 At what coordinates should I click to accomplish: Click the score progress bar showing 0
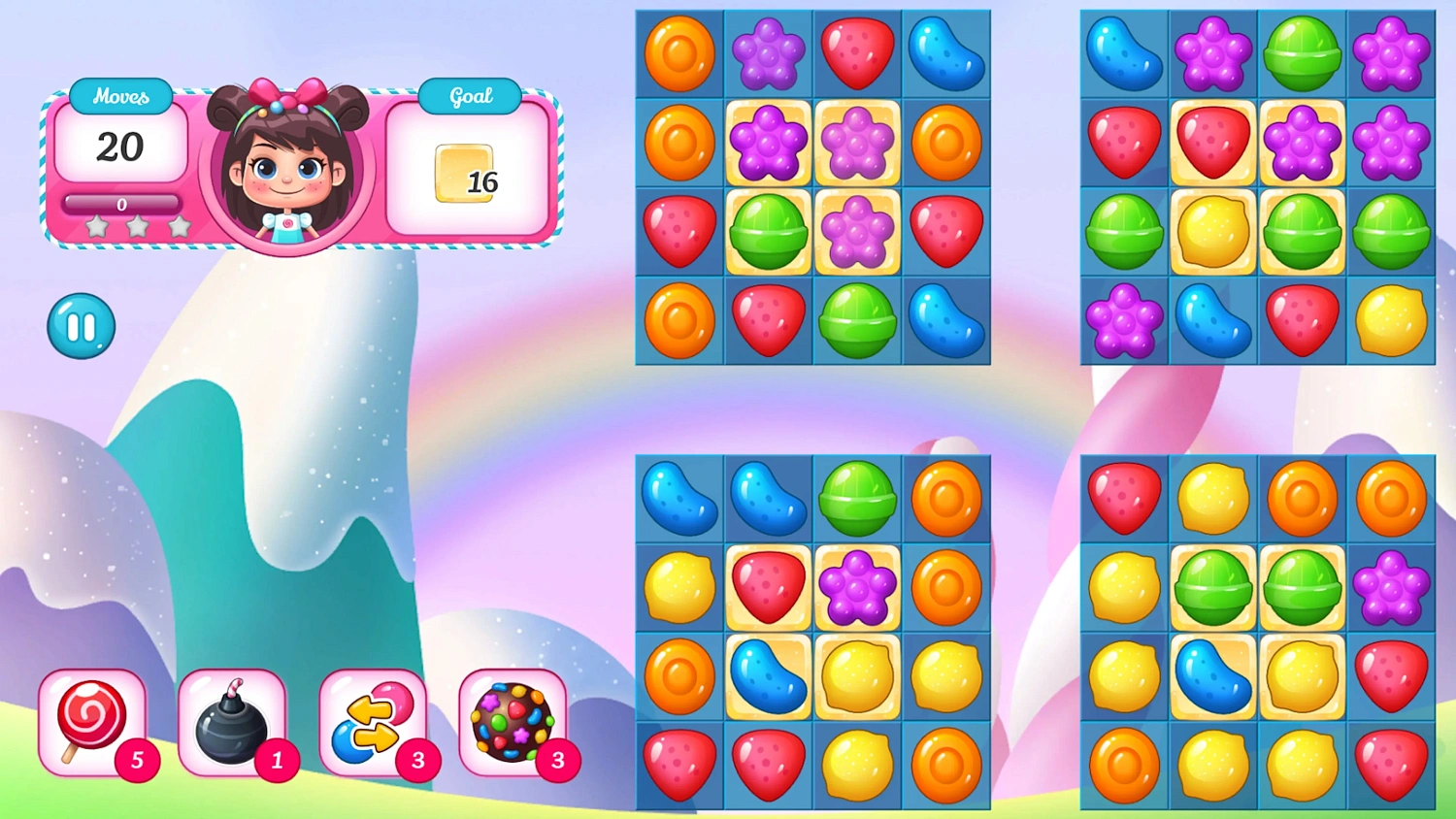120,204
